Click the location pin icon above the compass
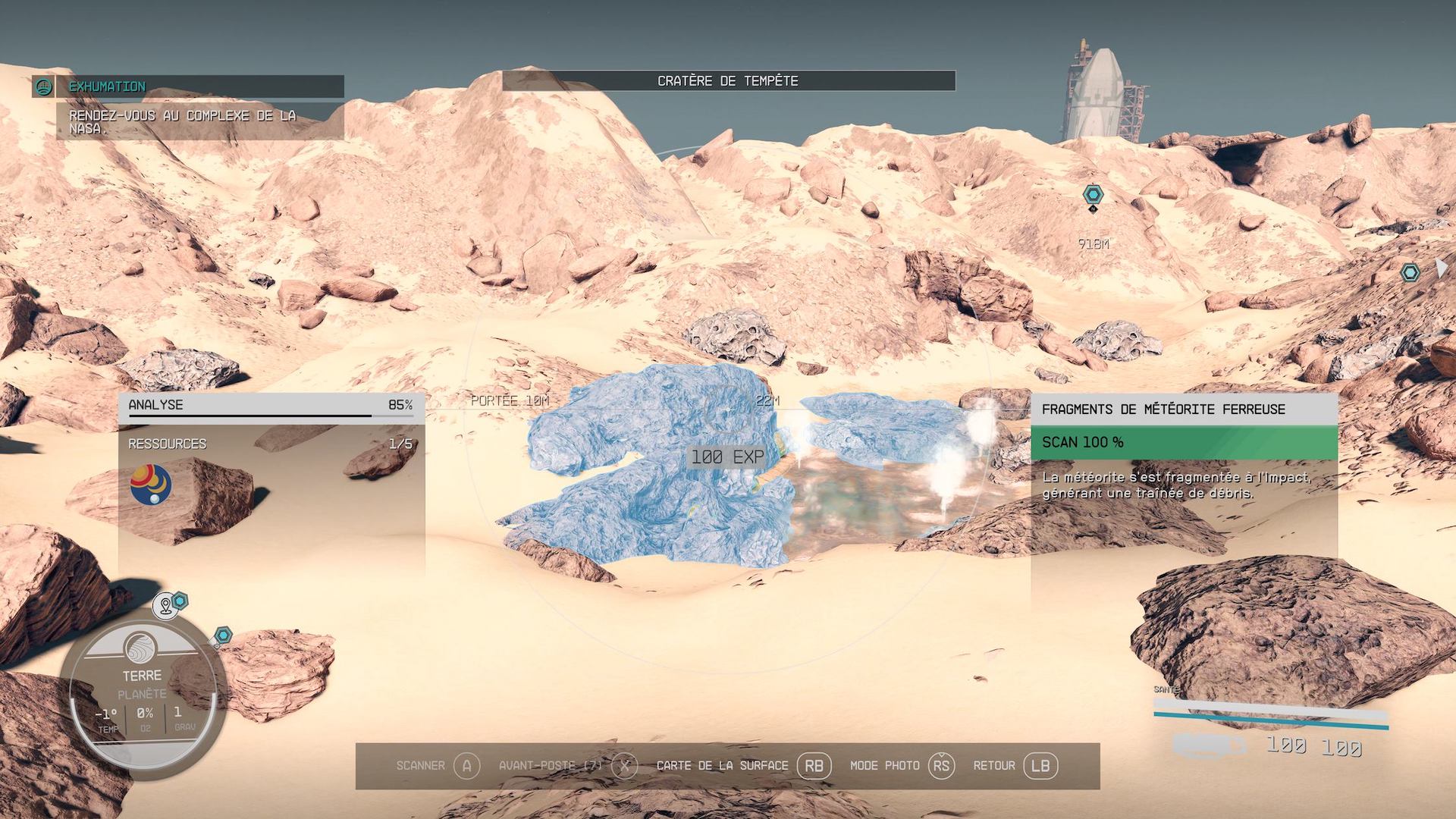 click(x=165, y=606)
